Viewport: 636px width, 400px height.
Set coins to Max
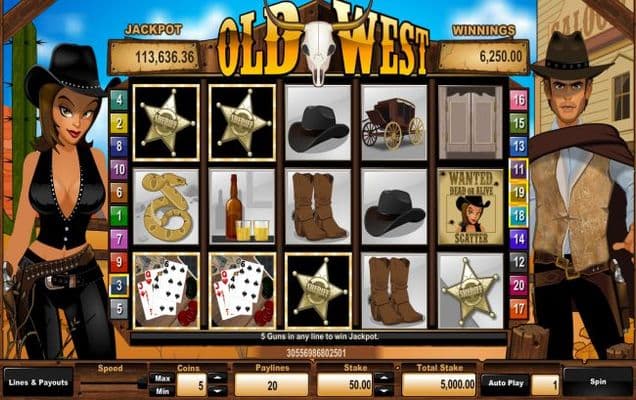pos(160,377)
